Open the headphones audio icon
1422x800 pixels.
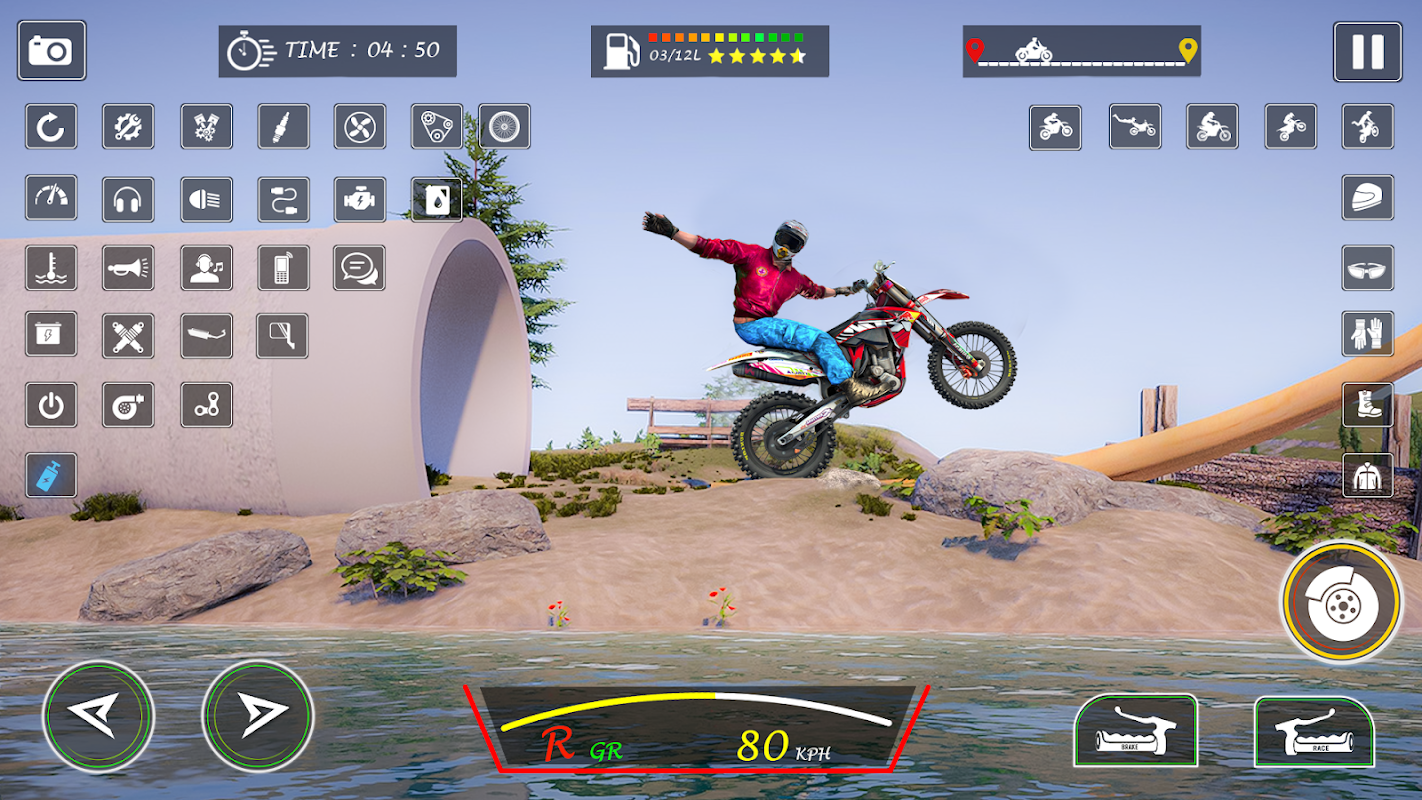128,199
